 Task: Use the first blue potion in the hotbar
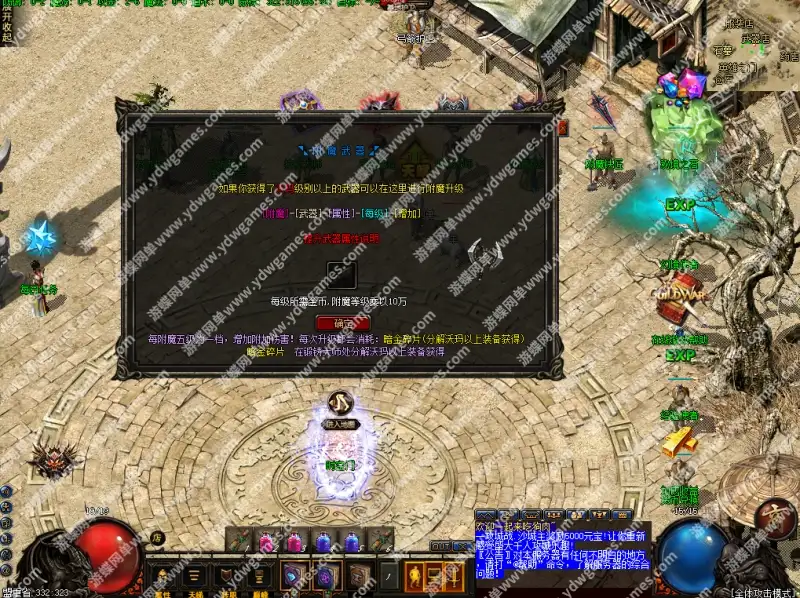click(x=324, y=541)
